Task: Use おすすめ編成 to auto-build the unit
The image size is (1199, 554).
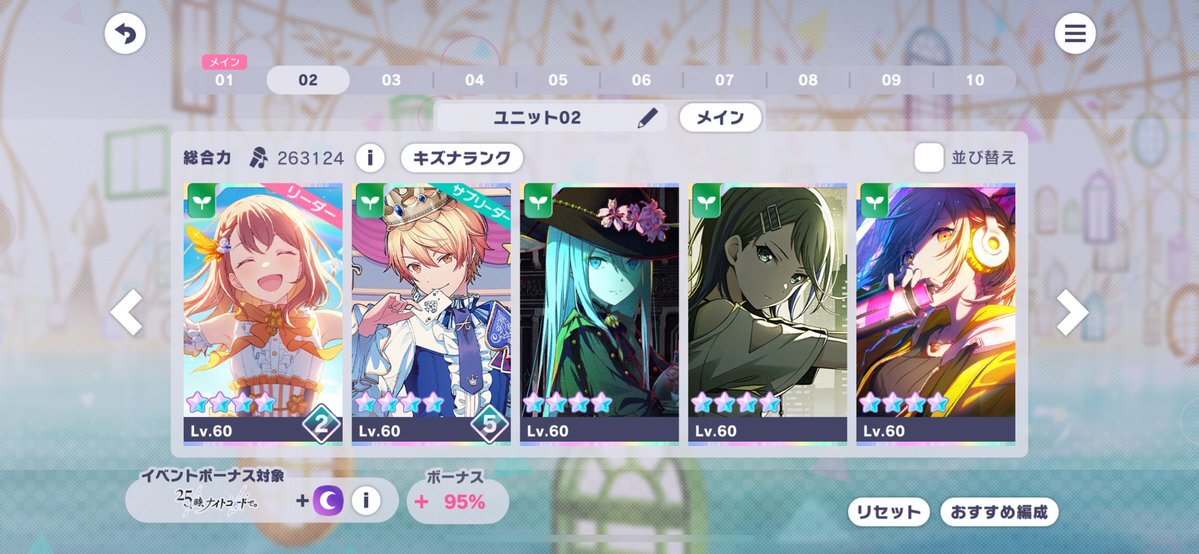Action: [x=998, y=512]
